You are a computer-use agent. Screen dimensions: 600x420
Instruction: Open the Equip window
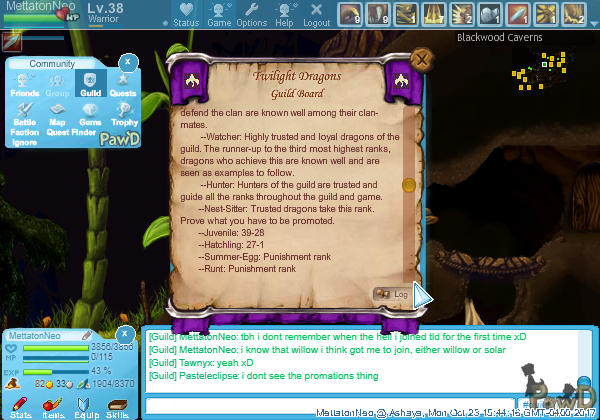click(86, 405)
